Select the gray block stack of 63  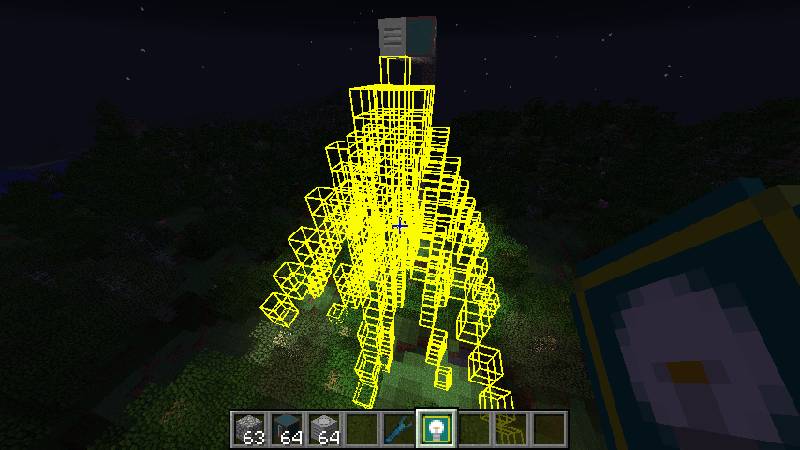click(x=251, y=428)
